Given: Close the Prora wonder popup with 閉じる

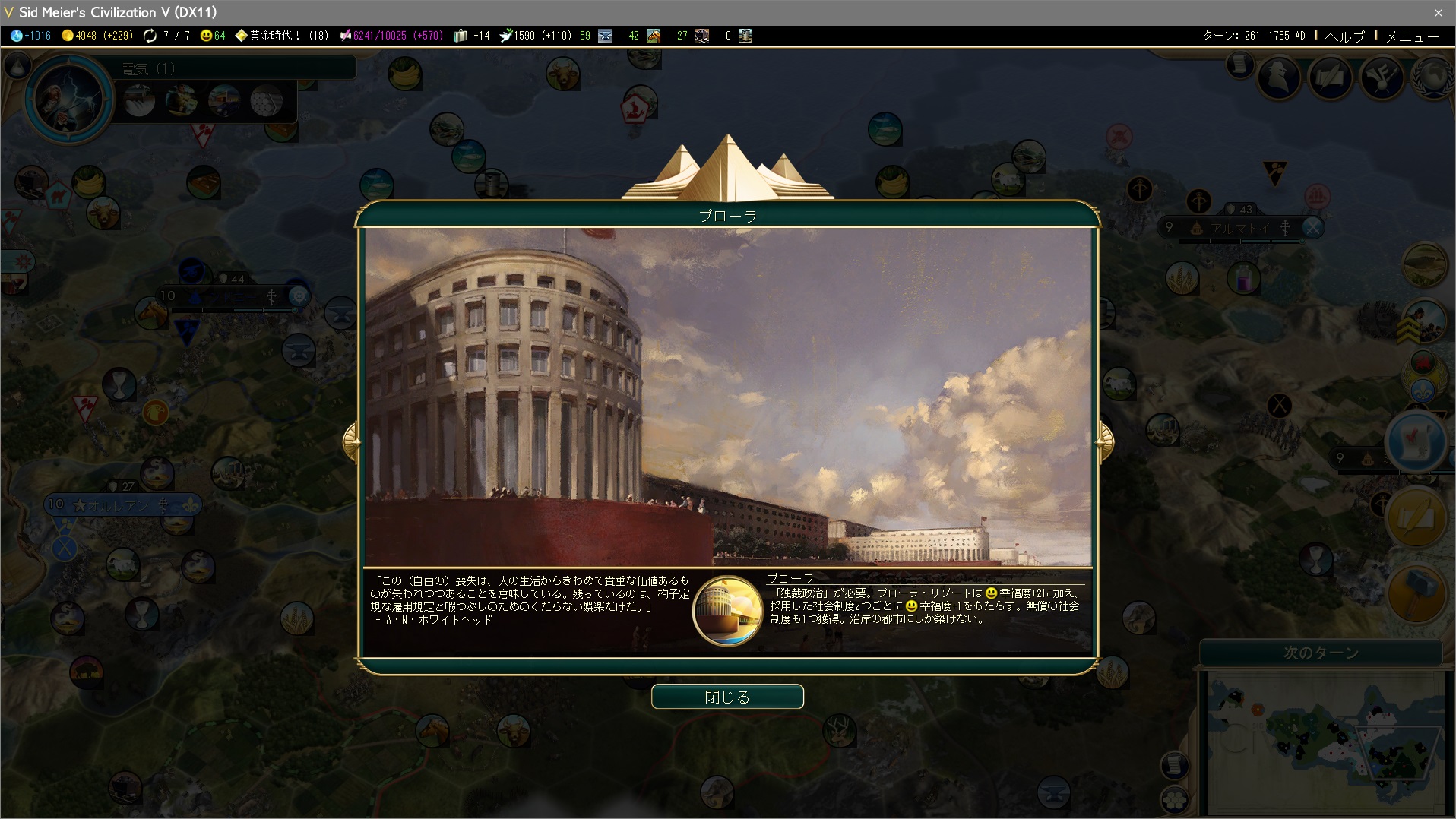Looking at the screenshot, I should coord(727,697).
